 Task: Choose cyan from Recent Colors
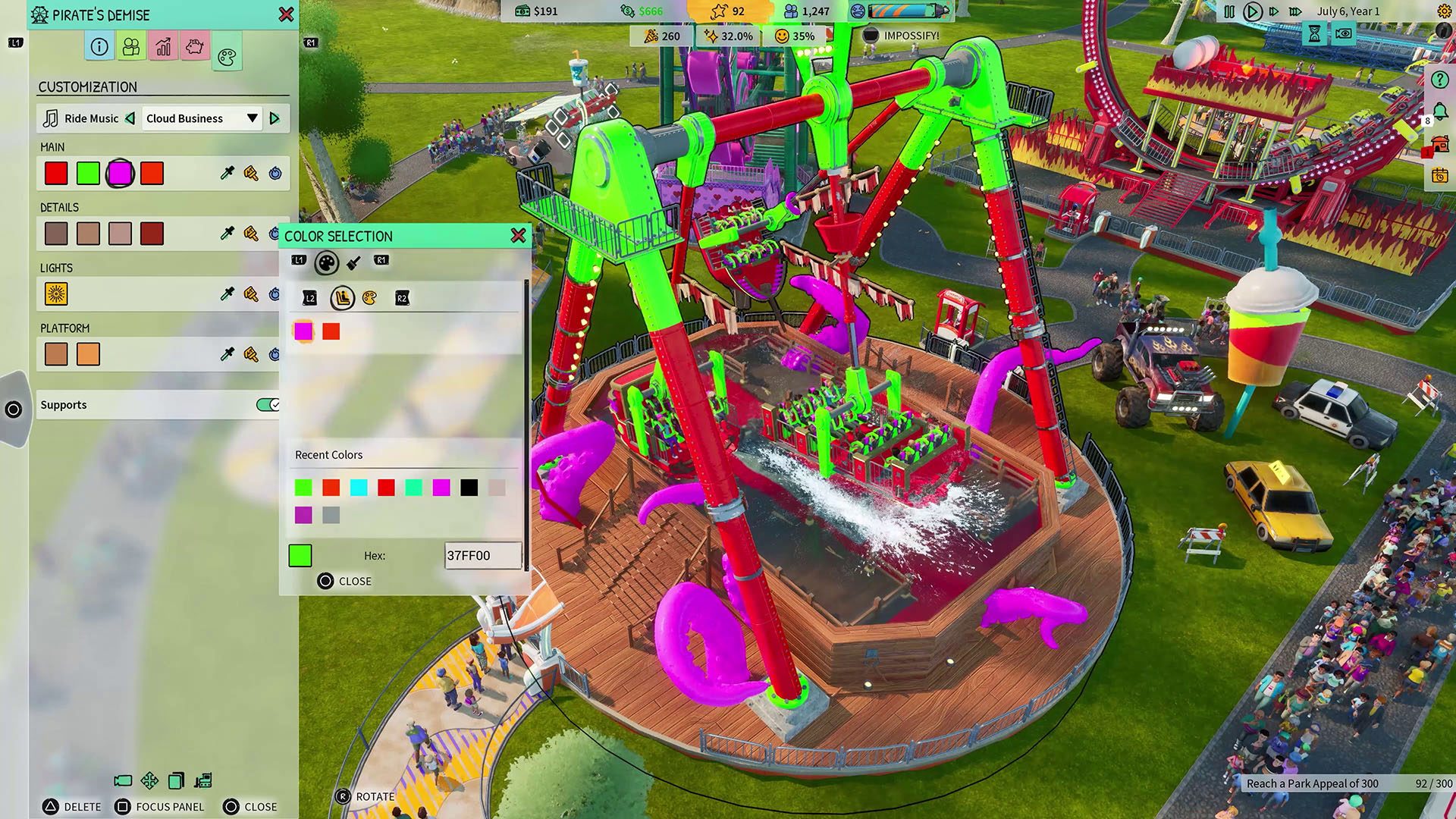click(359, 488)
